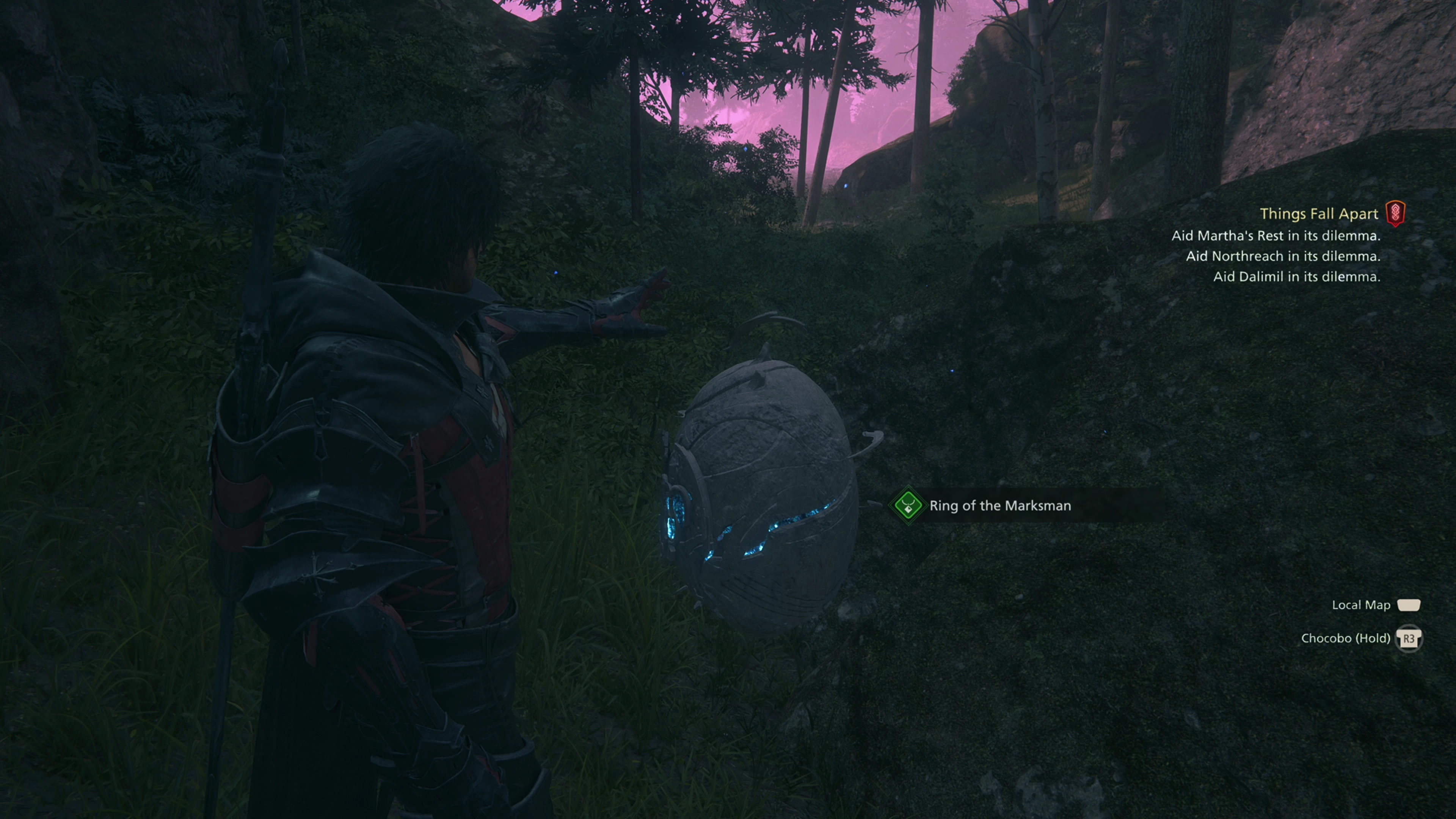Select the Aid Northreach objective

point(1282,256)
